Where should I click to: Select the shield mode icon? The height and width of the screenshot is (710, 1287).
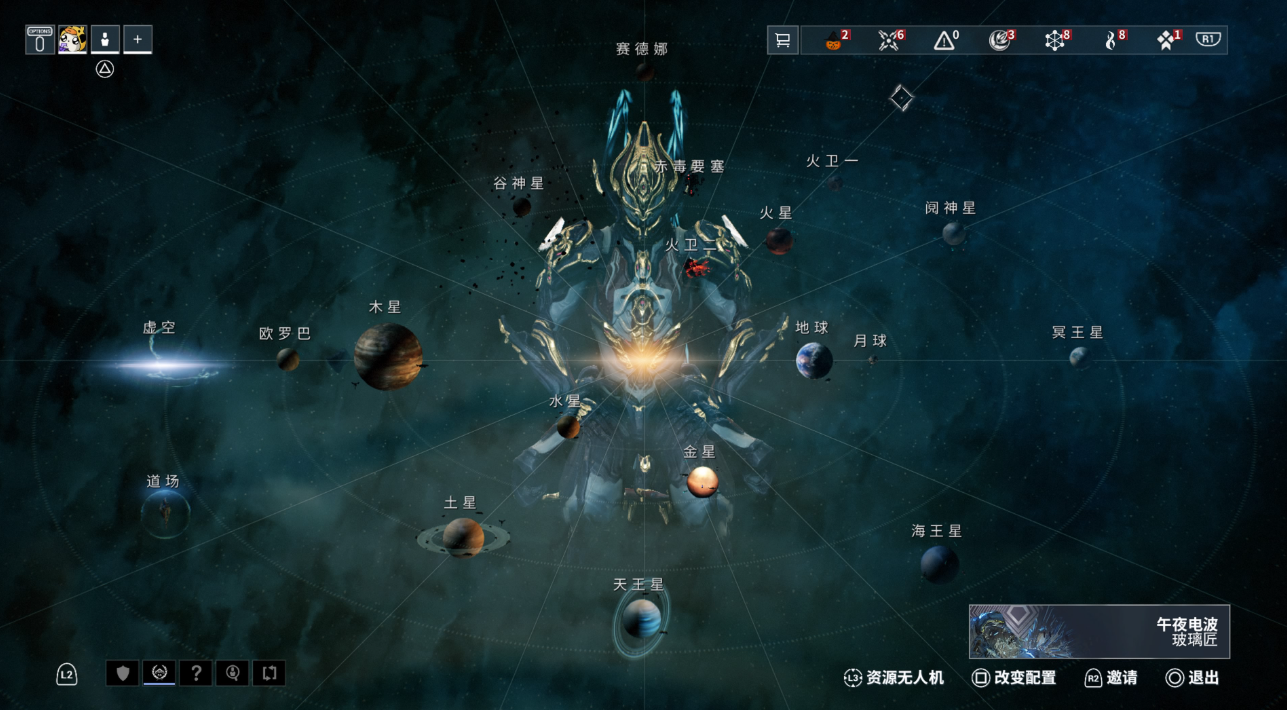(123, 673)
